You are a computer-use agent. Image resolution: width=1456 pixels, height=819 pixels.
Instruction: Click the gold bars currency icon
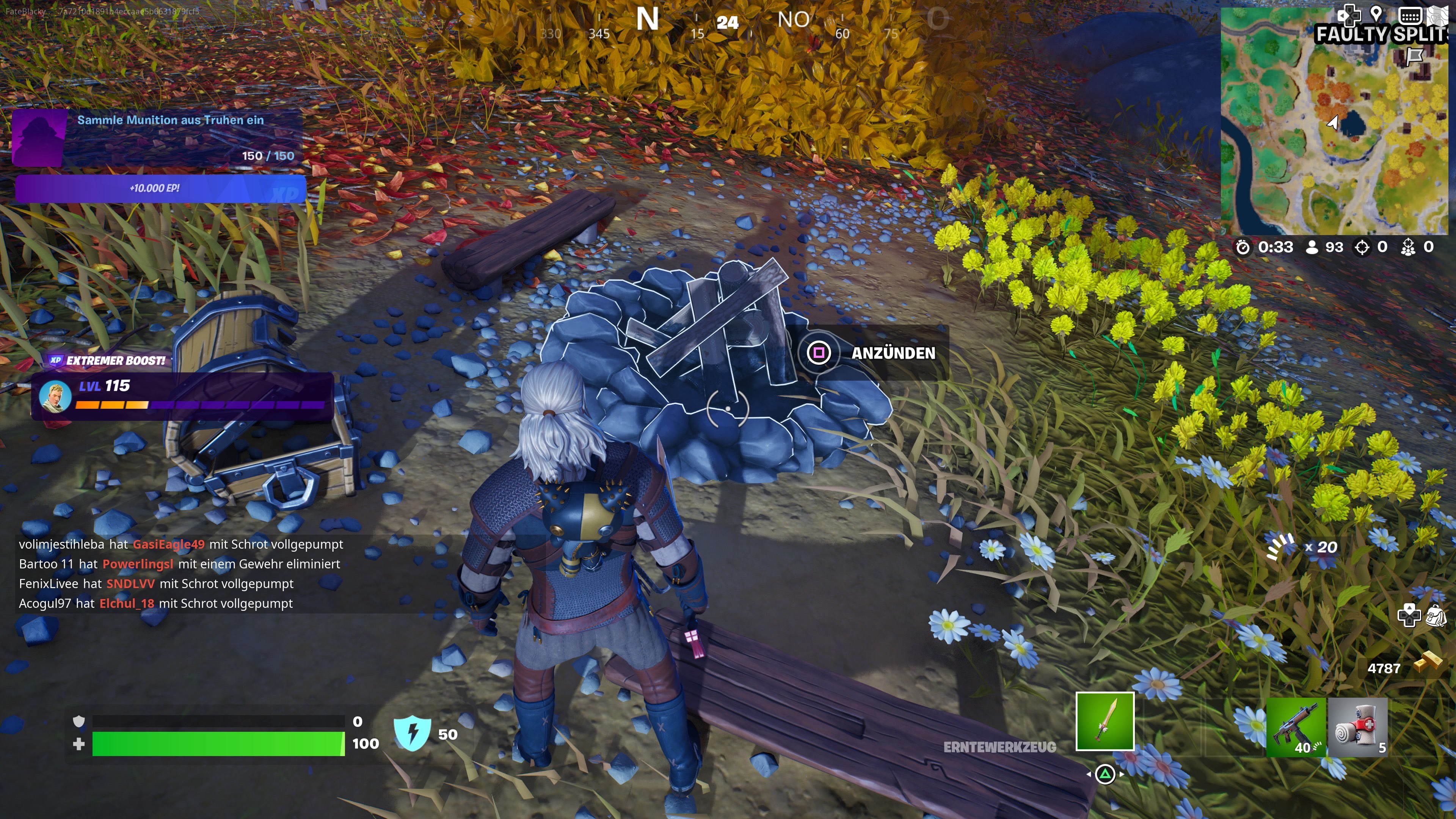coord(1426,662)
